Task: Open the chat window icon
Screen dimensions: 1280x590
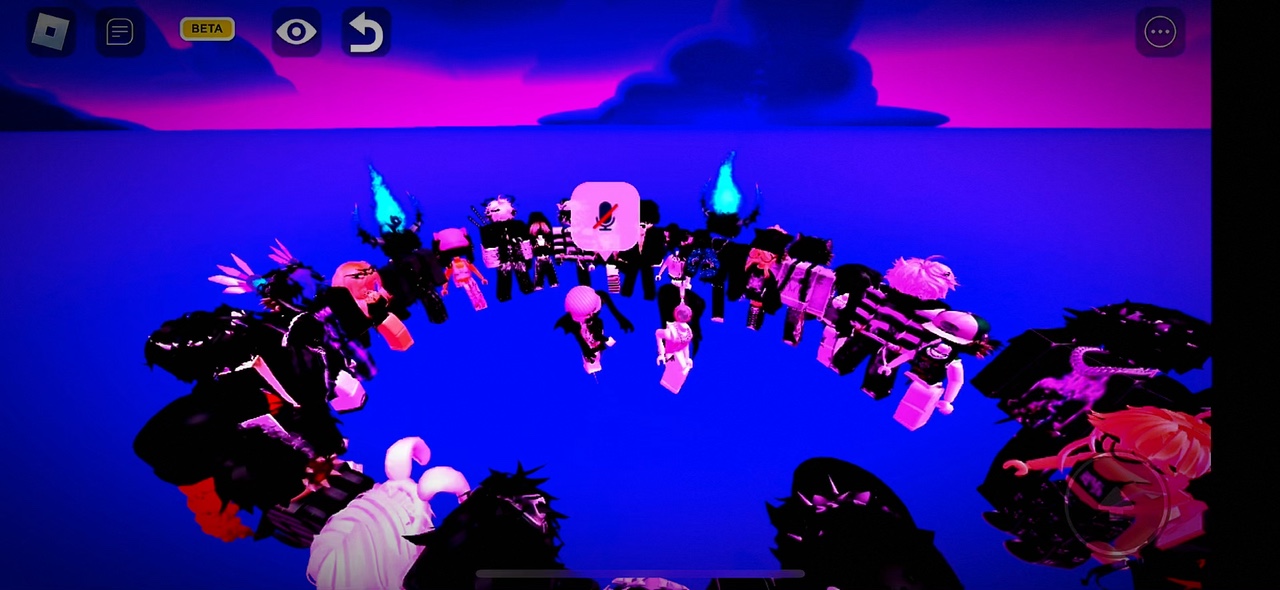Action: (120, 32)
